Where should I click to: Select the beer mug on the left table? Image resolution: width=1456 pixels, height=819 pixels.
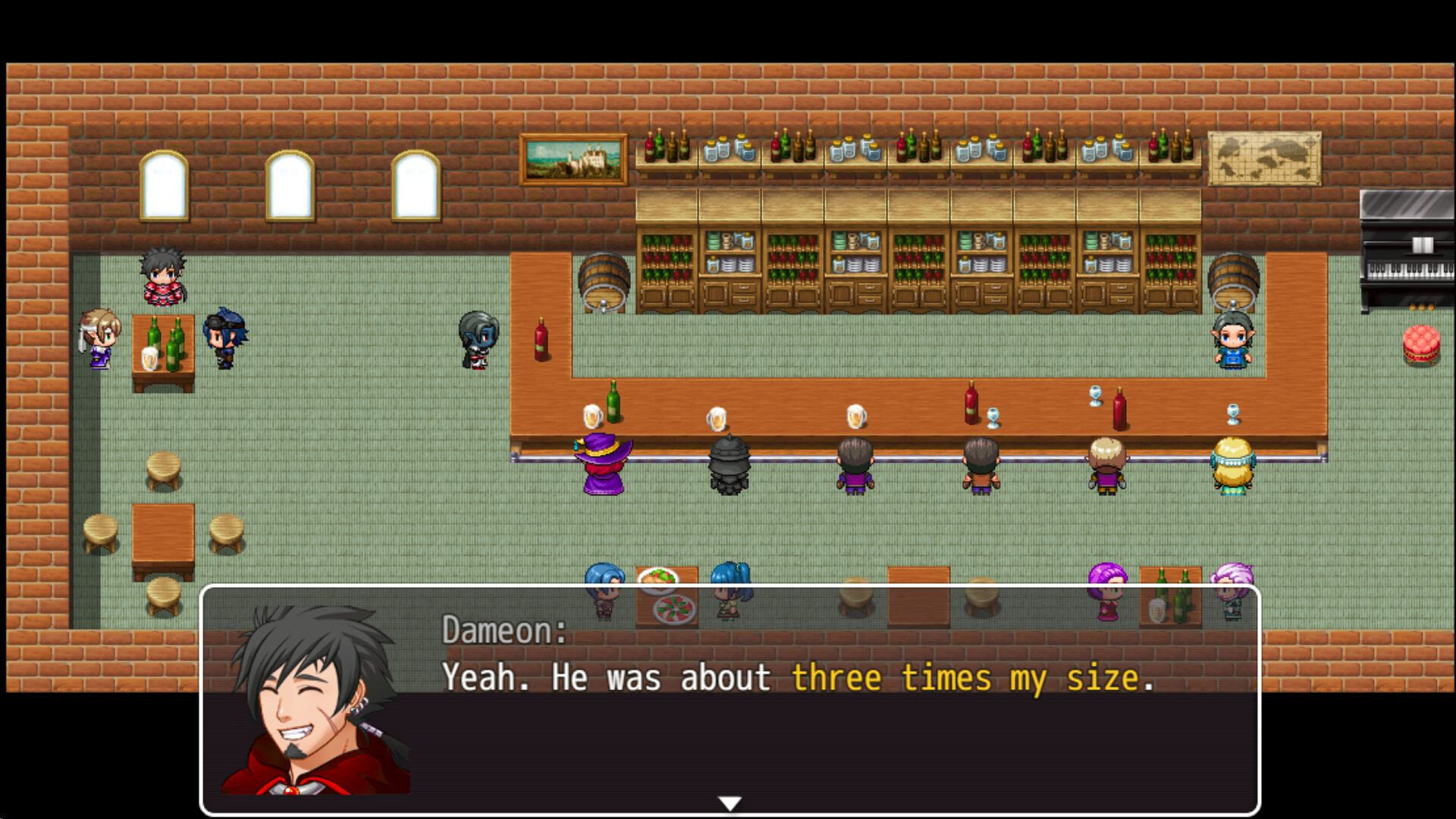(150, 356)
